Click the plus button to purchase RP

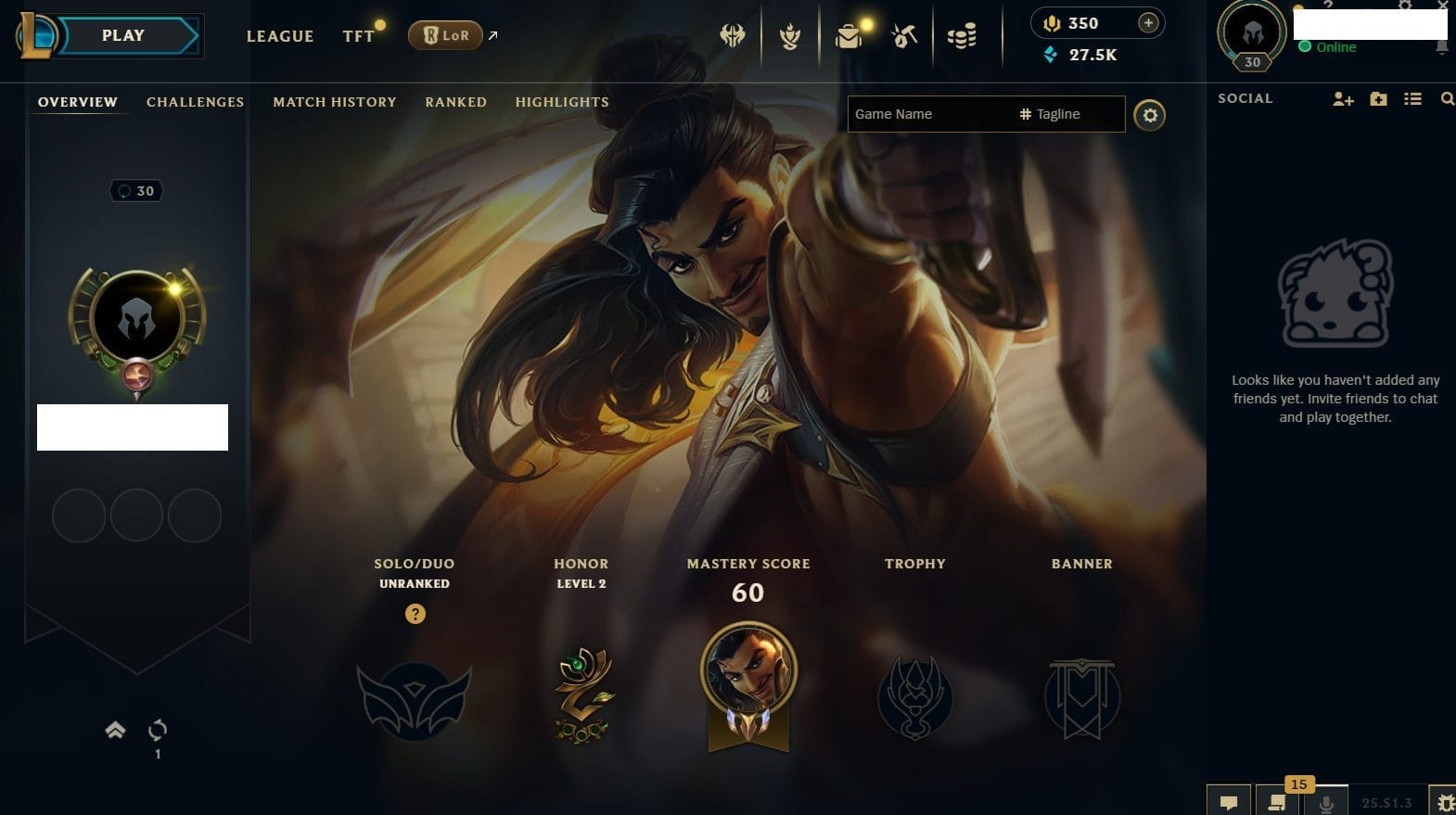pos(1148,23)
